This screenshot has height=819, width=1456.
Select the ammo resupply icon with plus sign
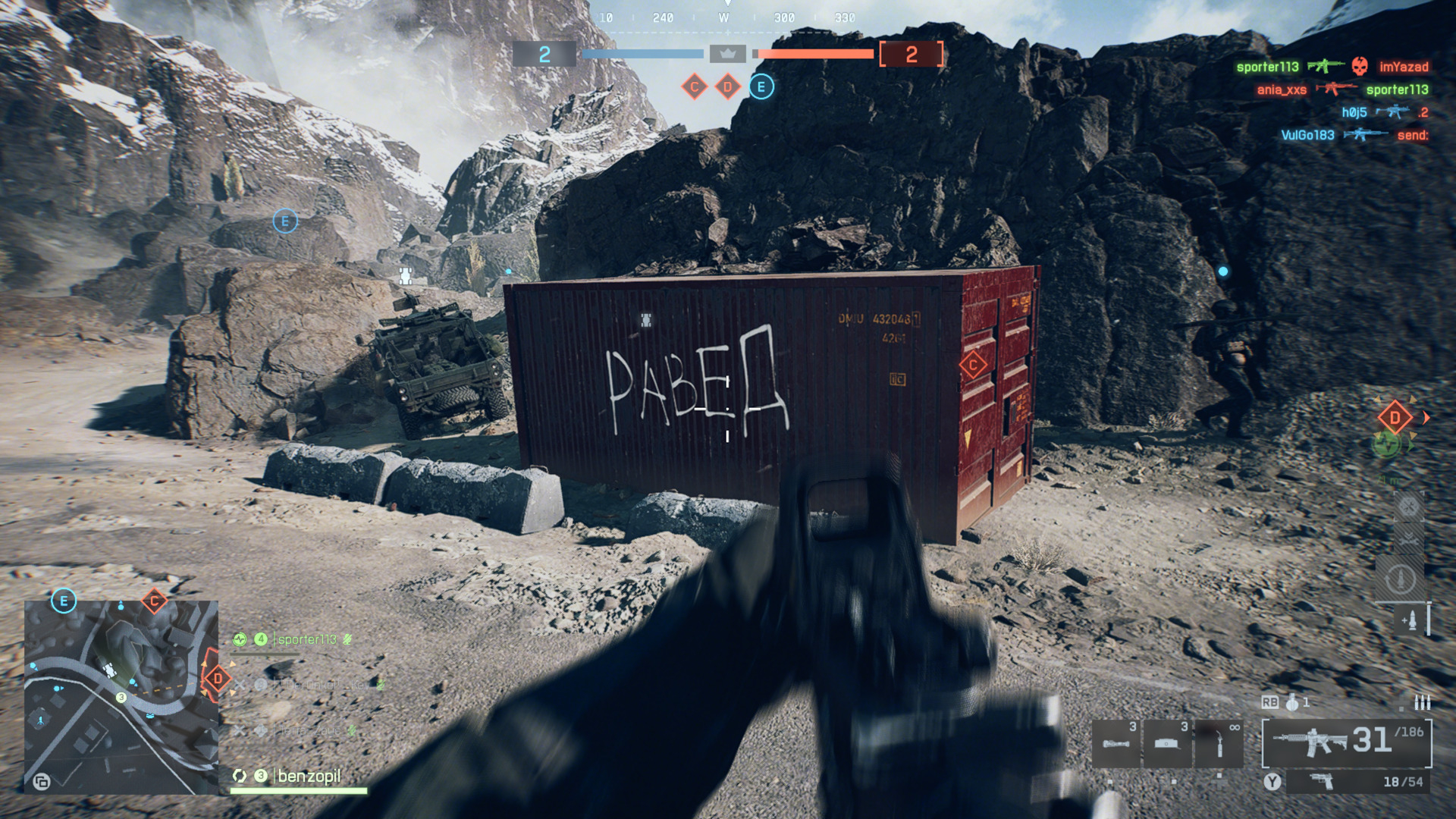[x=1410, y=620]
